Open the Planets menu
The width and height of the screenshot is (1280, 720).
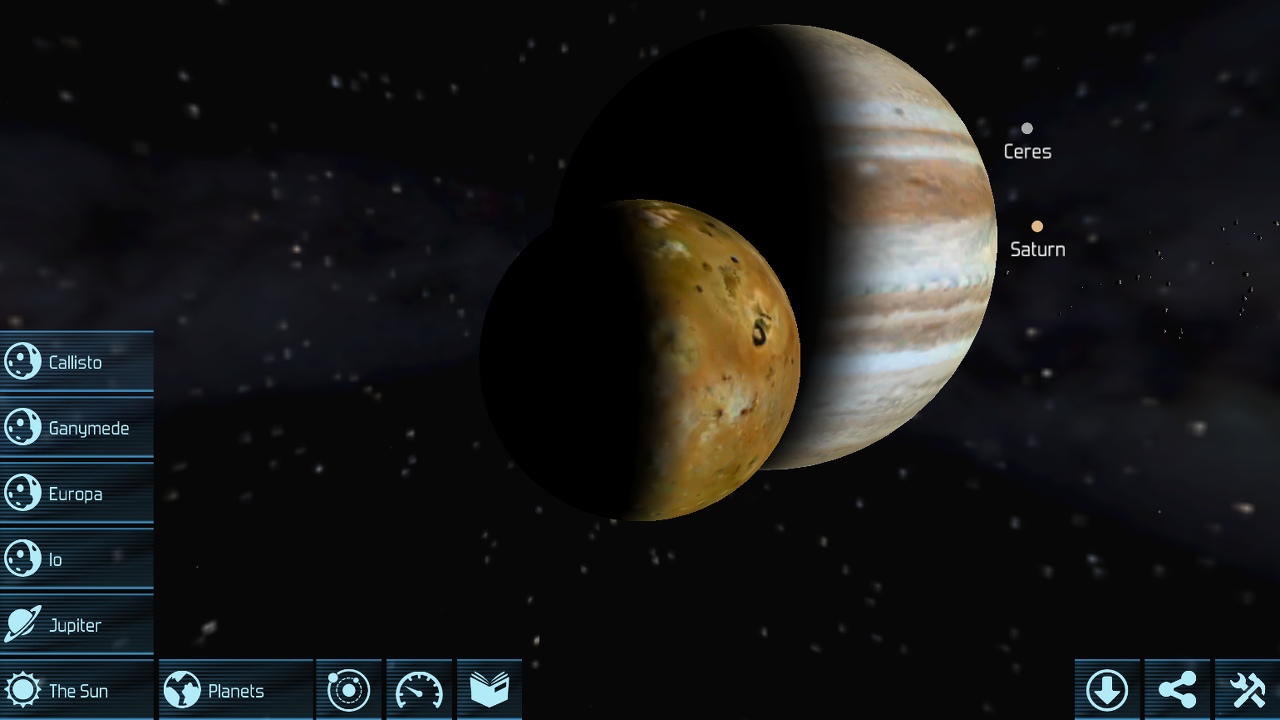pyautogui.click(x=235, y=689)
